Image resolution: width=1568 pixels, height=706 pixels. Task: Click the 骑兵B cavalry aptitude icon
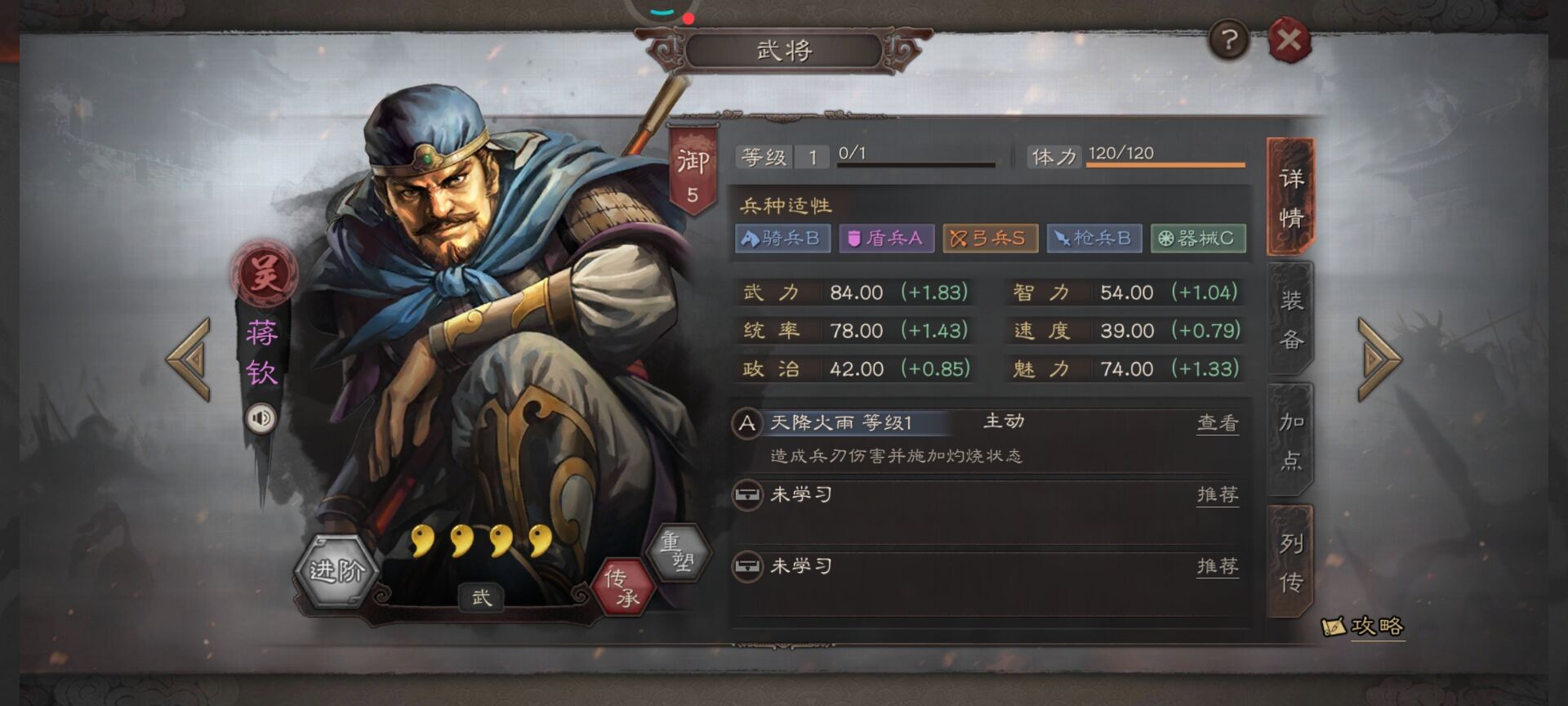[x=782, y=238]
